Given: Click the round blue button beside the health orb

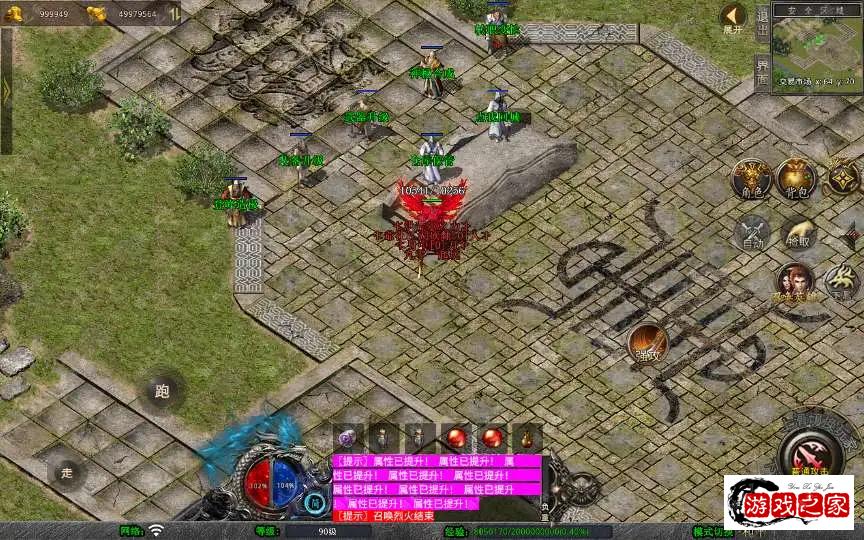Looking at the screenshot, I should click(x=315, y=503).
